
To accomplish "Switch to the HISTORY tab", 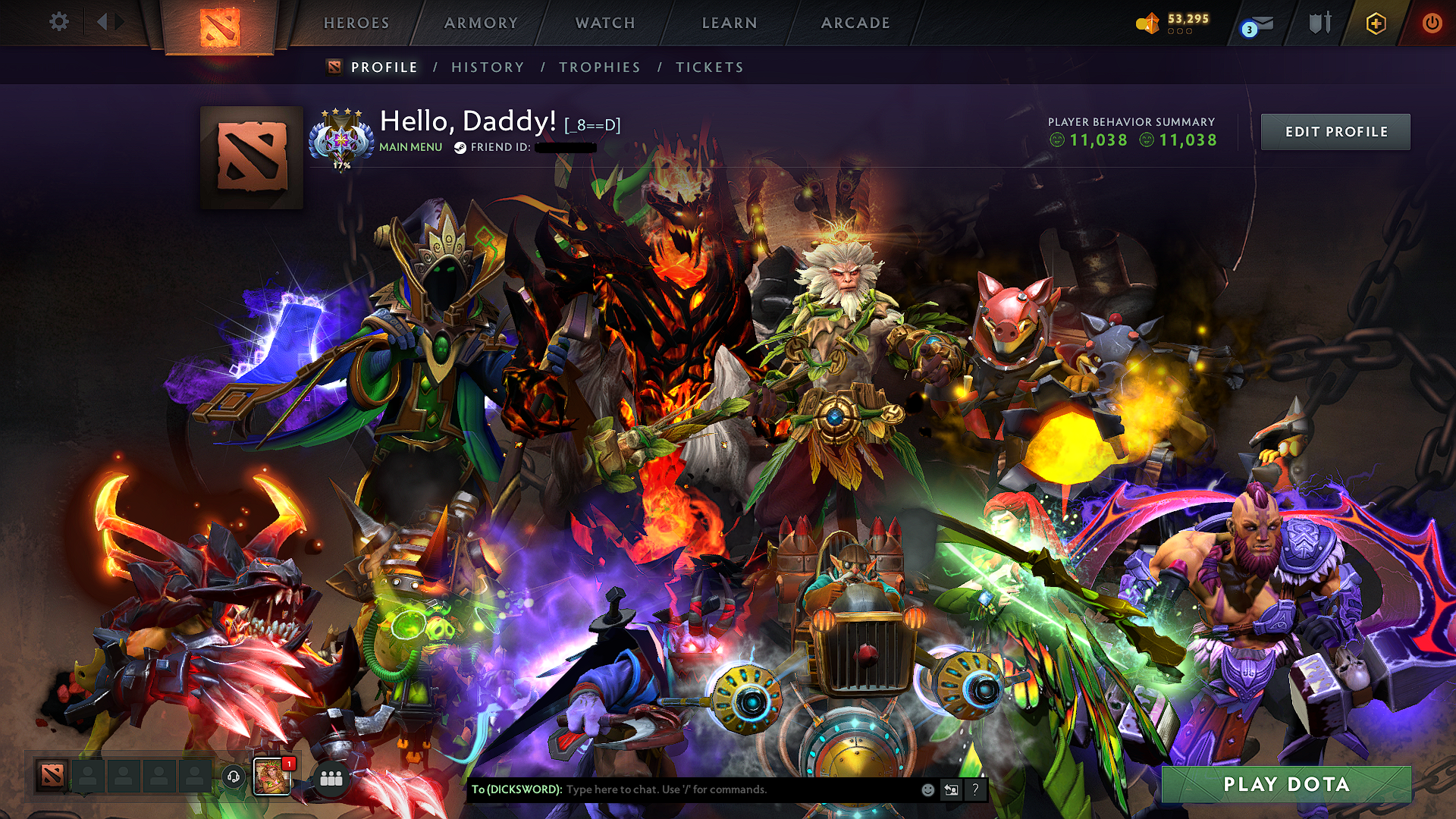I will pyautogui.click(x=486, y=67).
